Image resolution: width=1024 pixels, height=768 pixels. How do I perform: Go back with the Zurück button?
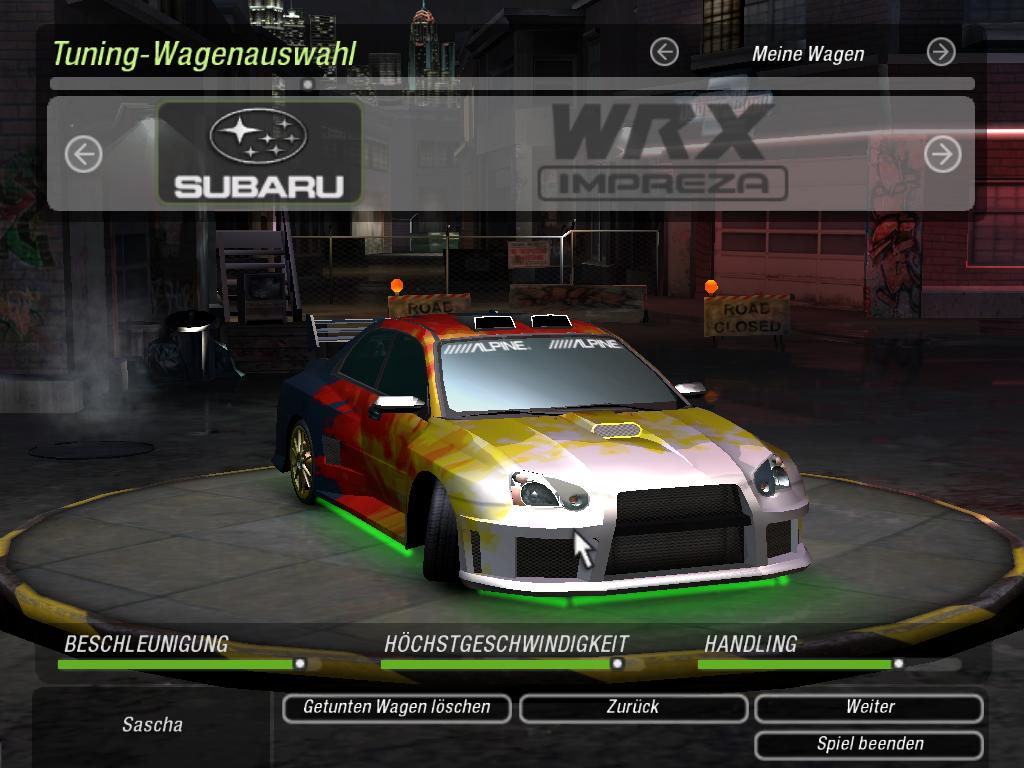click(x=633, y=708)
